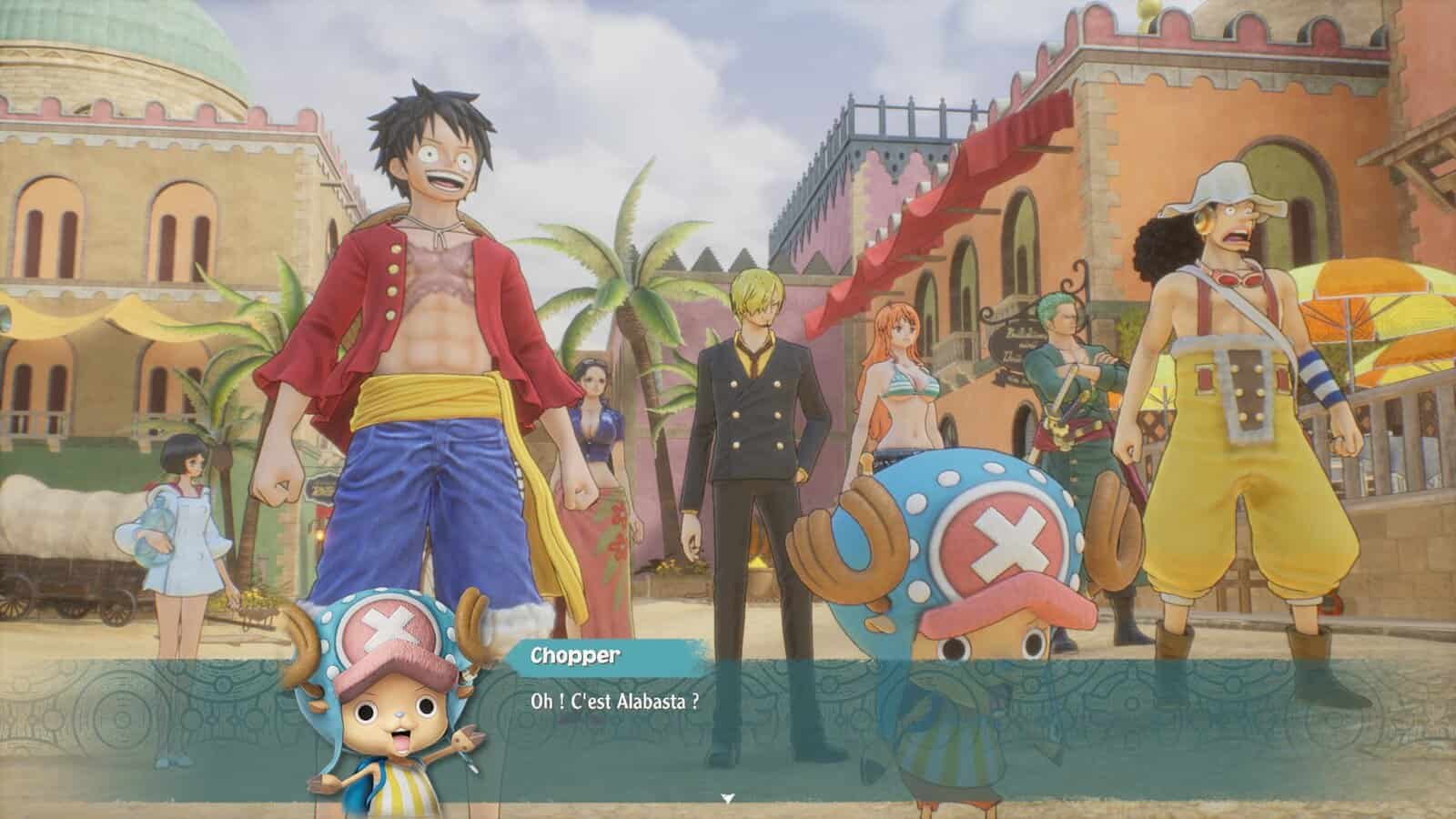The width and height of the screenshot is (1456, 819).
Task: Advance dialogue with the small white arrow
Action: point(727,798)
